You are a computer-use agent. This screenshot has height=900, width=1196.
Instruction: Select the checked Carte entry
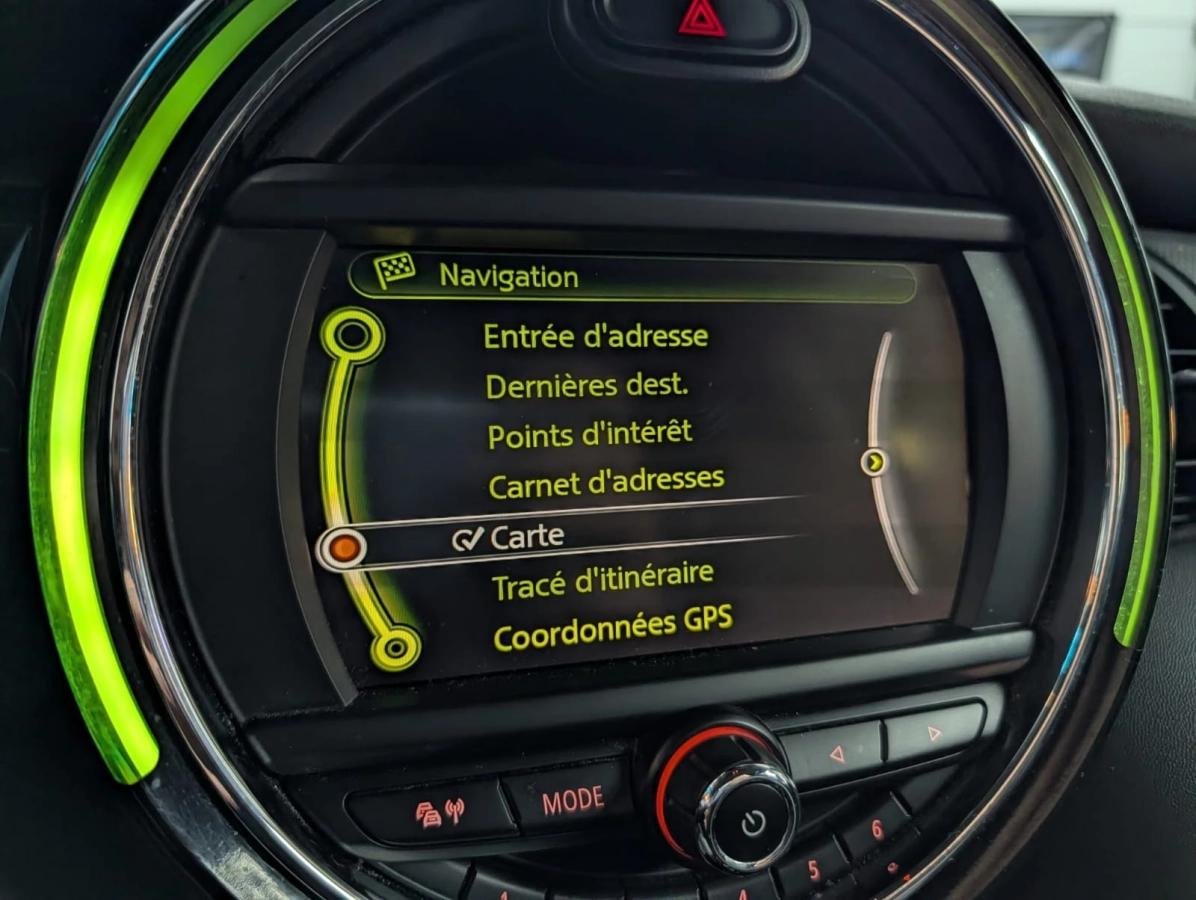[x=526, y=537]
